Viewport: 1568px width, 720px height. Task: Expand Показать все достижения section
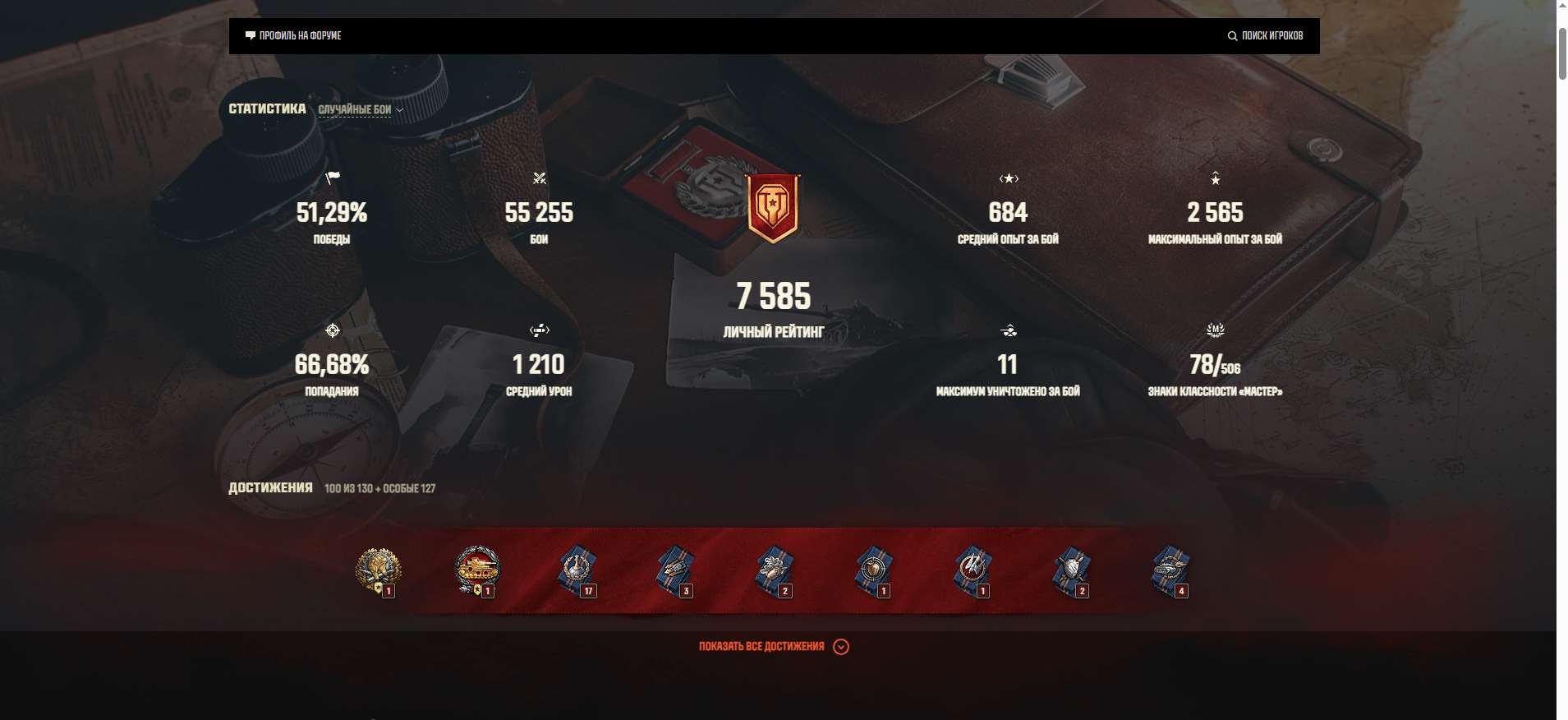(772, 647)
